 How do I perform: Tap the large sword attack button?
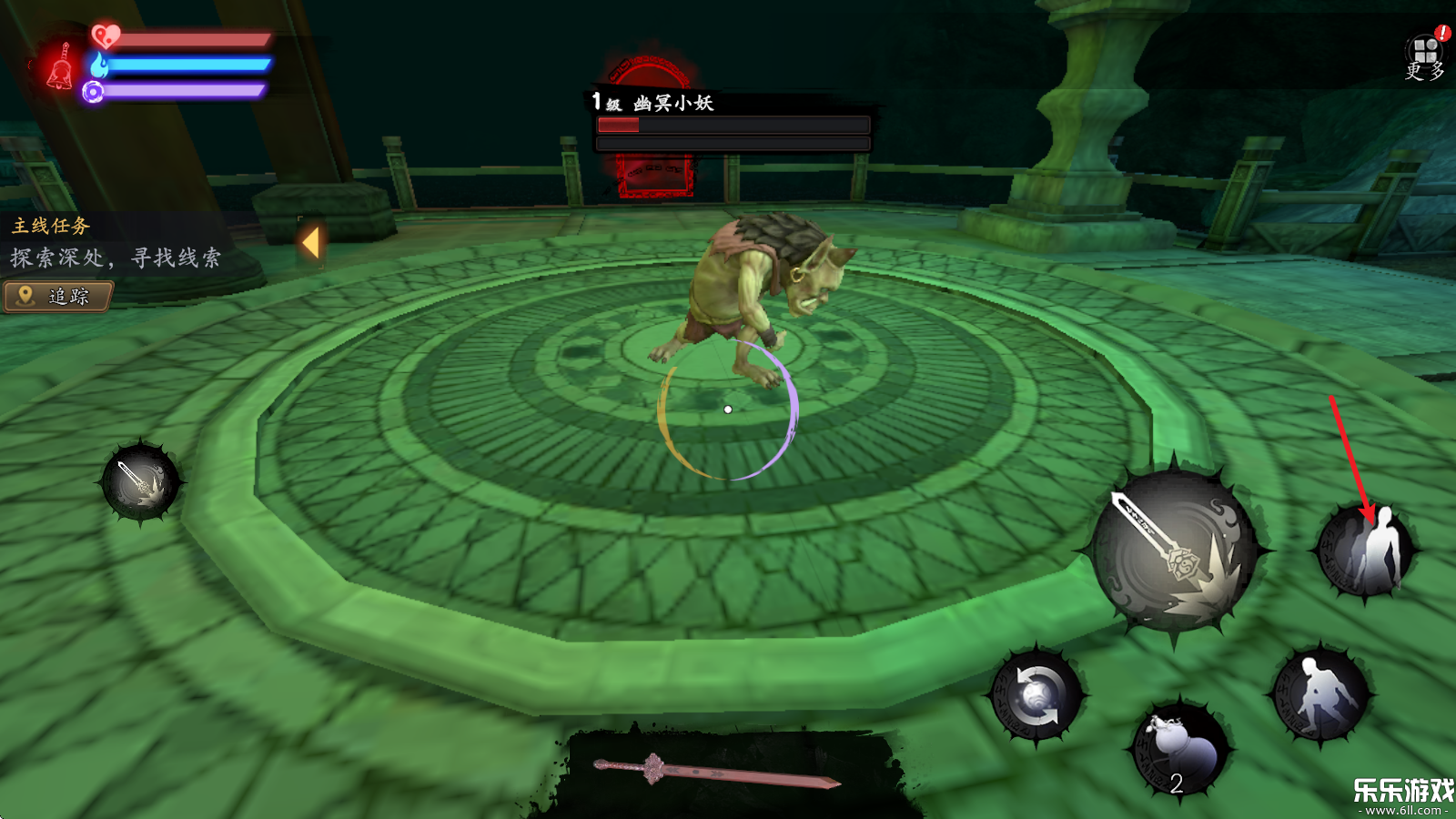(1175, 551)
